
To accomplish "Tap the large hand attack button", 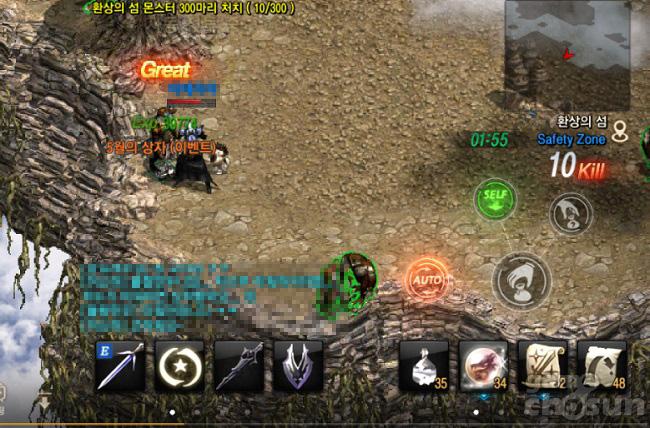I will click(522, 280).
